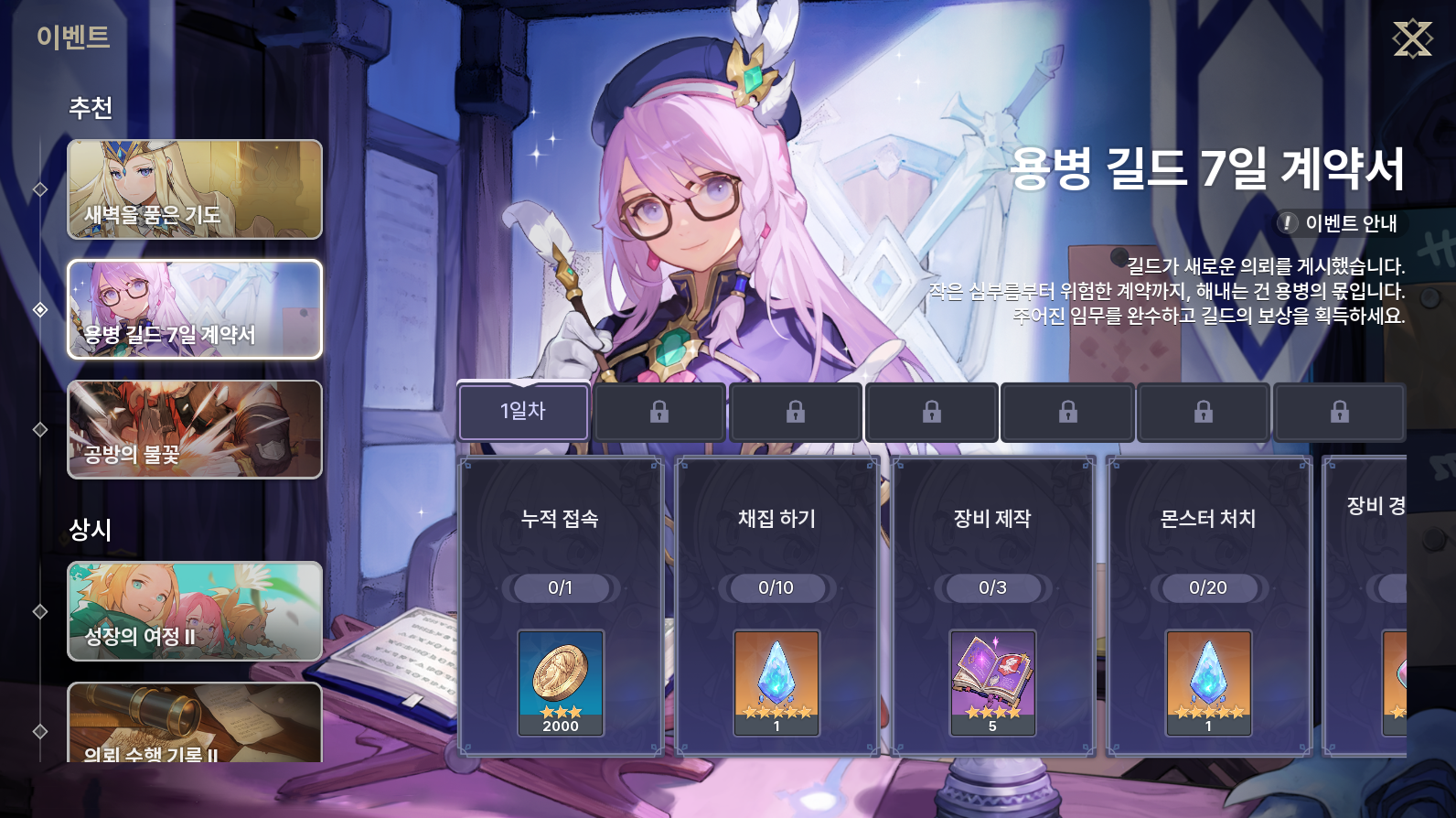
Task: Open the 의뢰 수행 기록 II banner
Action: click(x=195, y=723)
